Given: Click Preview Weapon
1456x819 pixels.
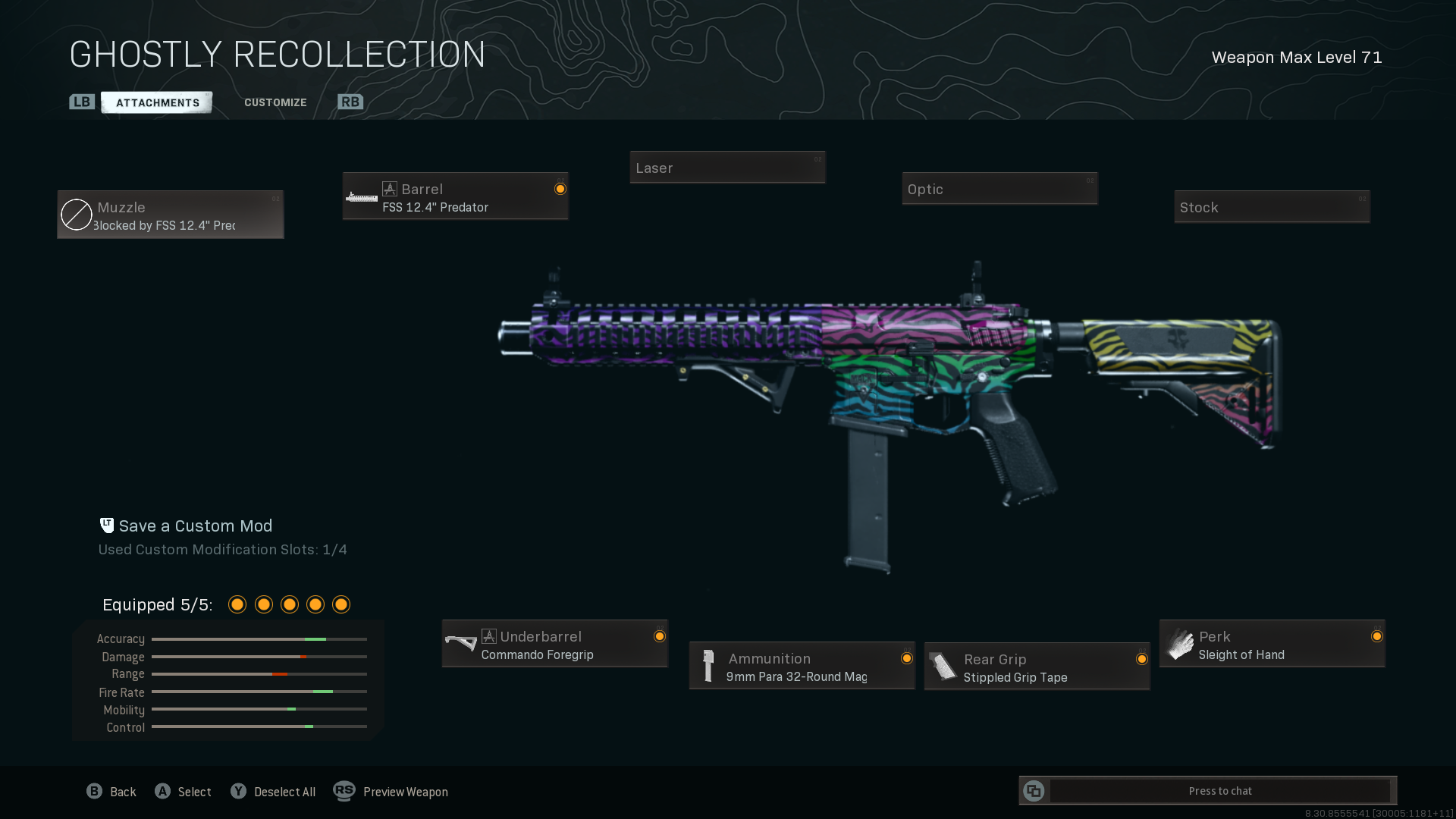Looking at the screenshot, I should point(391,792).
